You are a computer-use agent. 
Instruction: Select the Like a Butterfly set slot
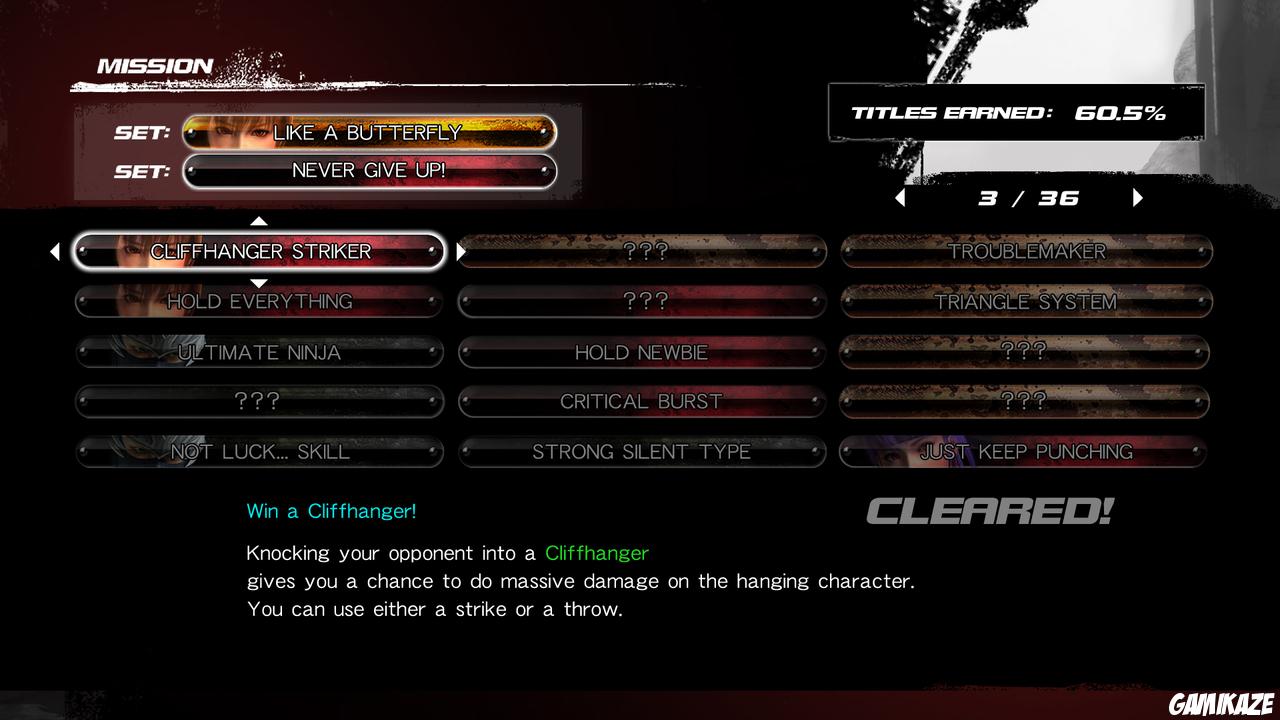[x=371, y=131]
